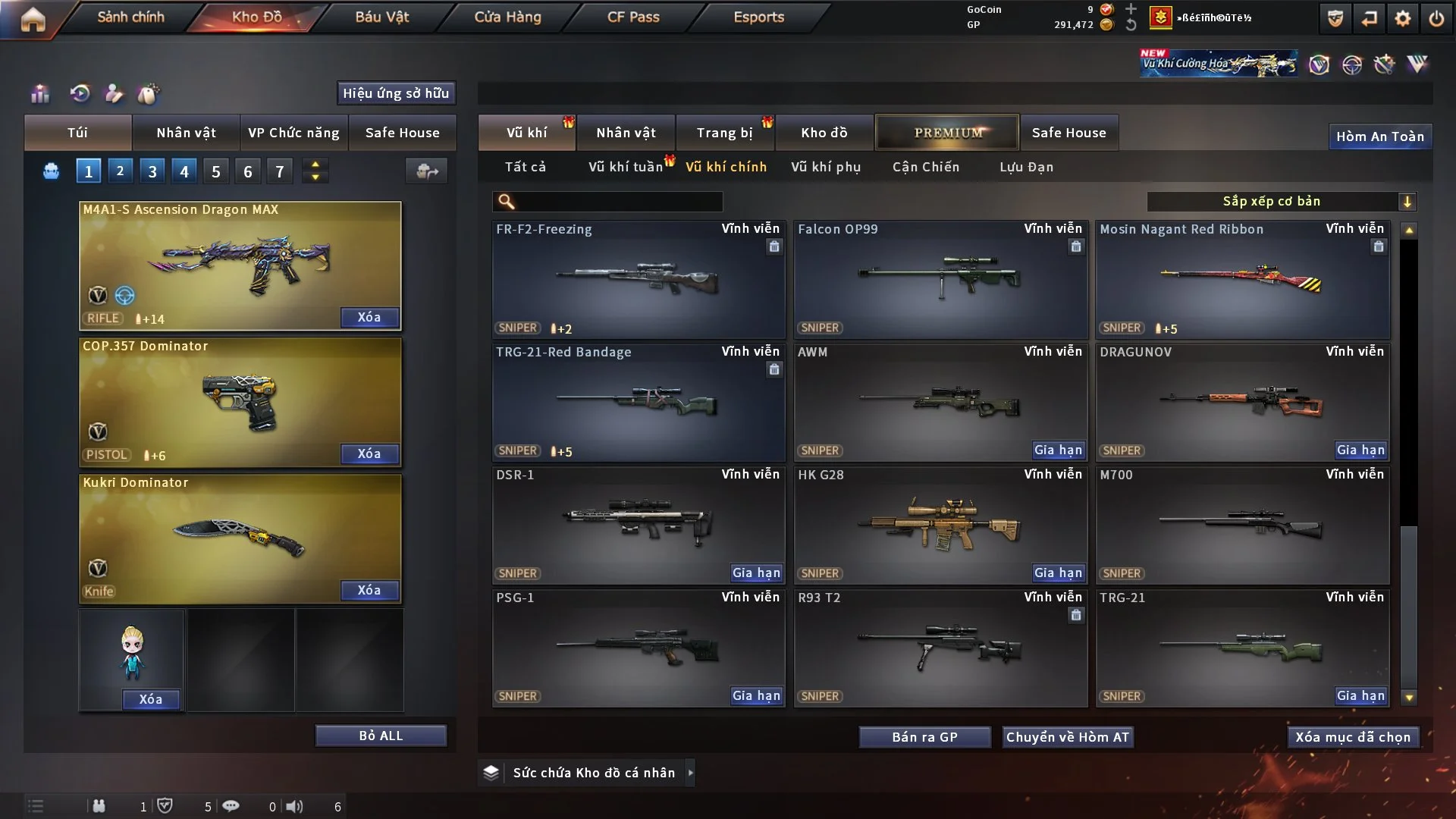Click the power exit icon

[1436, 18]
